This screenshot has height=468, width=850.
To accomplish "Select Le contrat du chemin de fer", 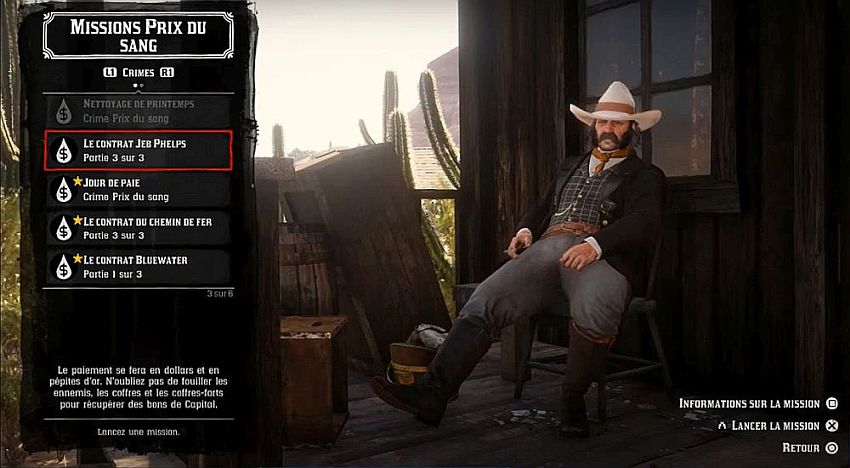I will tap(138, 228).
